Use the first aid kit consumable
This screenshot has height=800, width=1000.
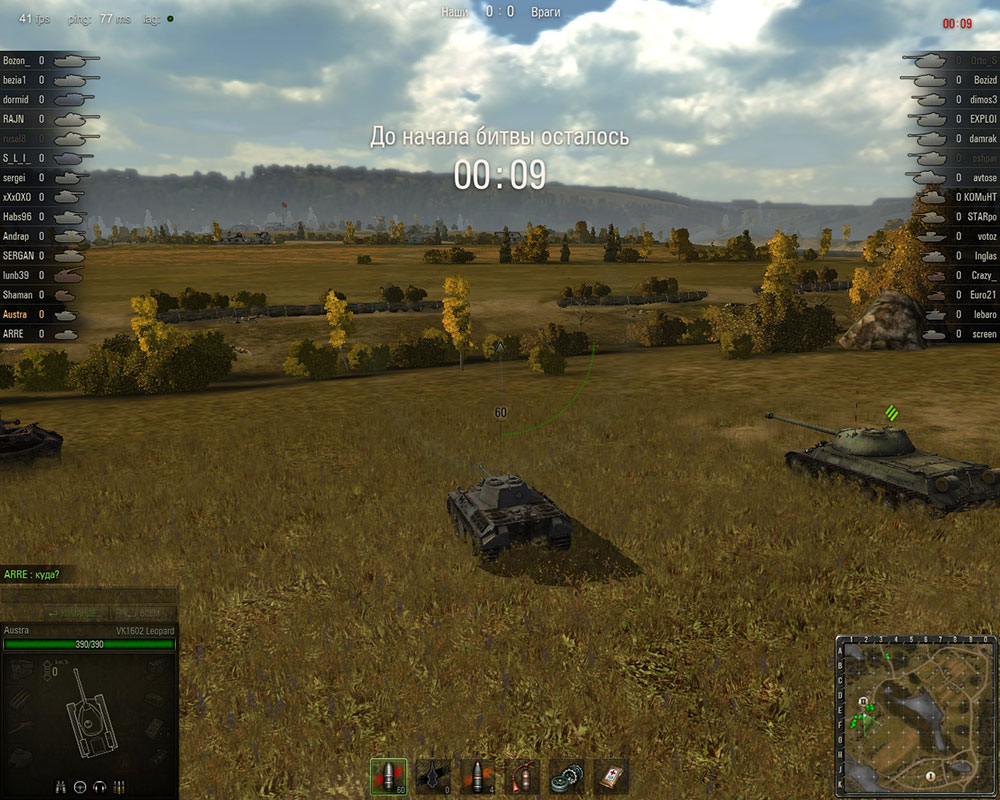611,775
